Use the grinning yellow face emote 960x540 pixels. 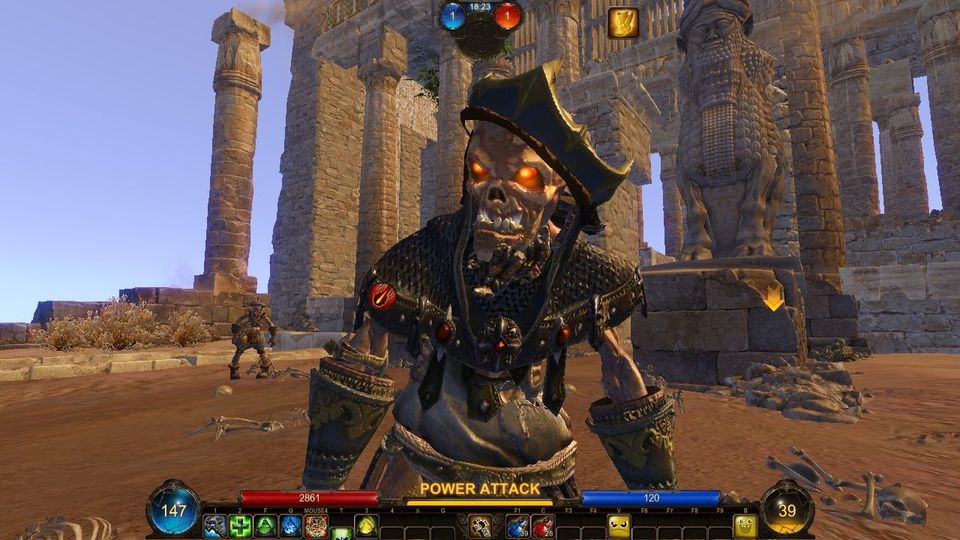tap(746, 526)
